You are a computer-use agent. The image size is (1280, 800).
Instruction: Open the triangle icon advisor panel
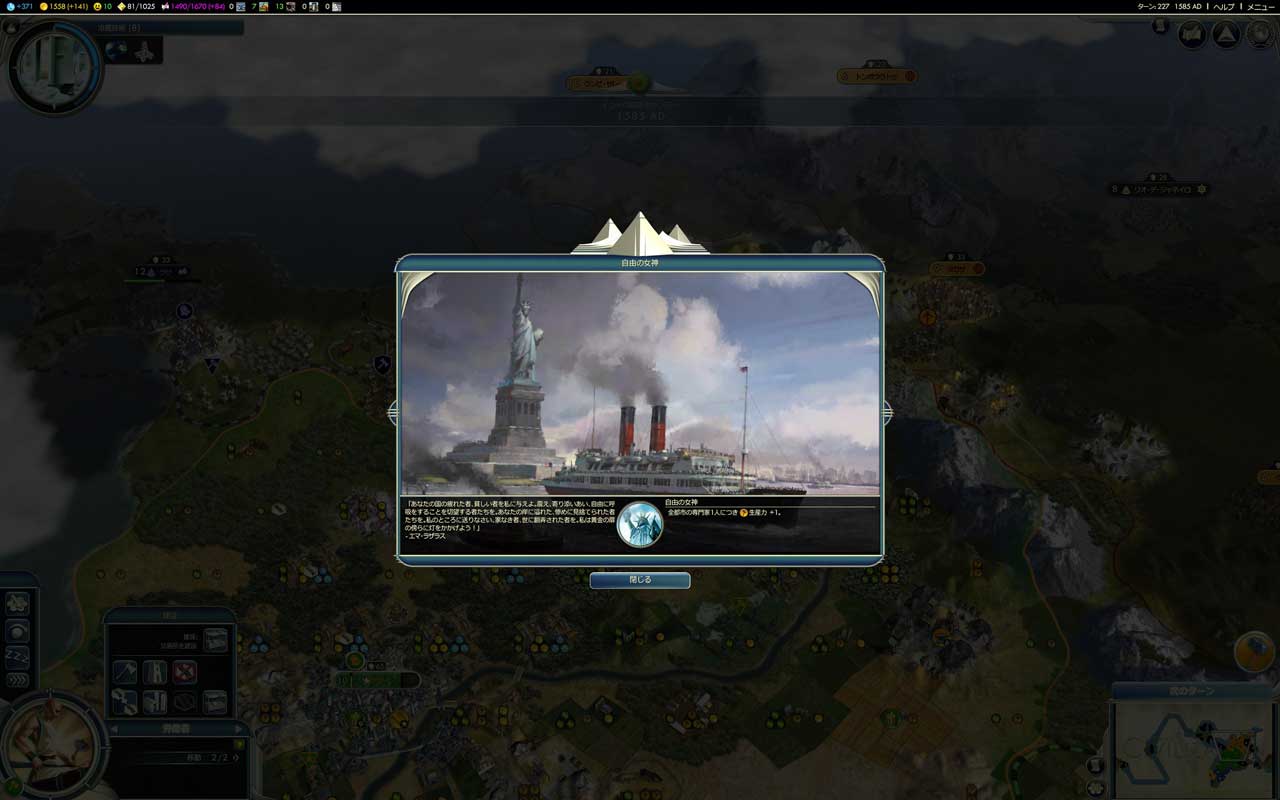tap(1226, 35)
